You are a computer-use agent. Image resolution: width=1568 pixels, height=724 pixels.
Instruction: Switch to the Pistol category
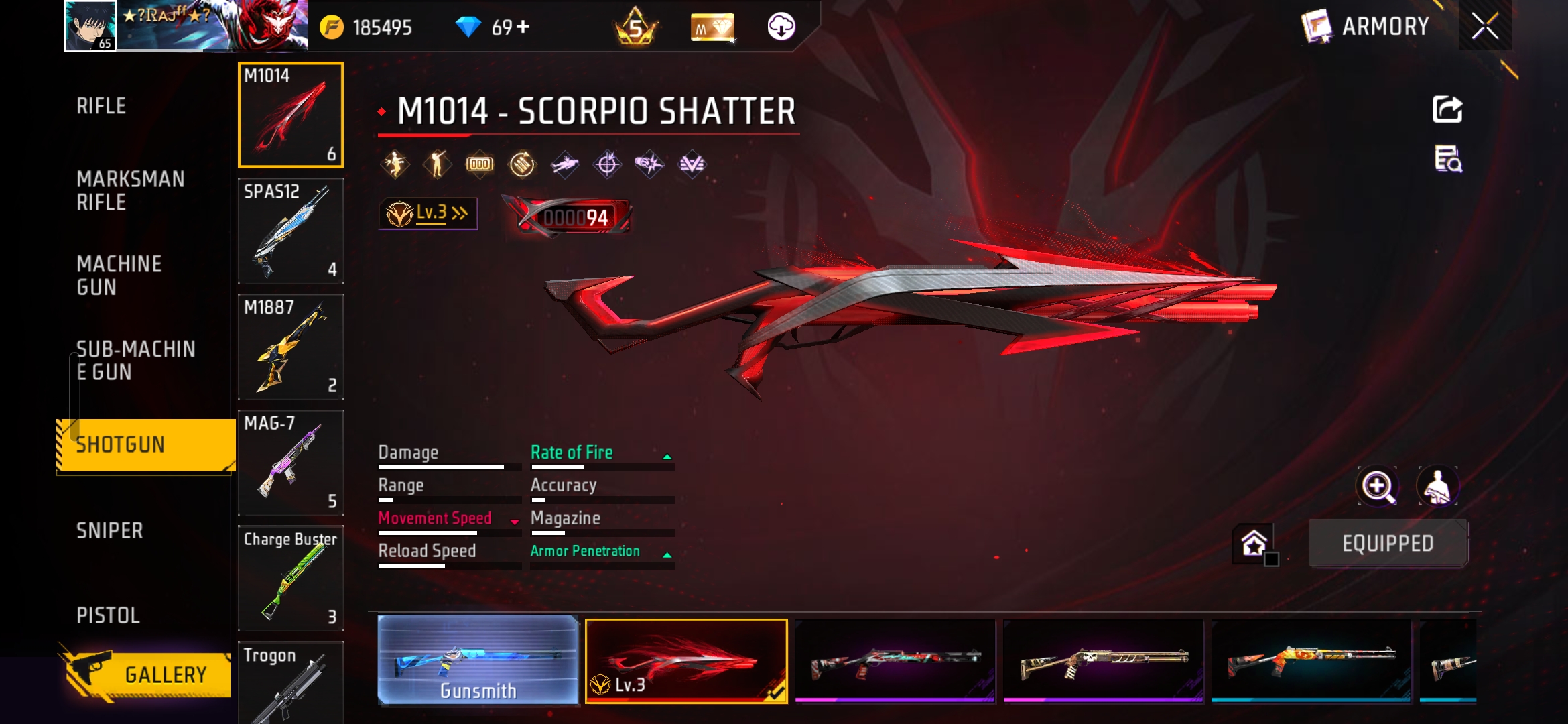coord(108,615)
